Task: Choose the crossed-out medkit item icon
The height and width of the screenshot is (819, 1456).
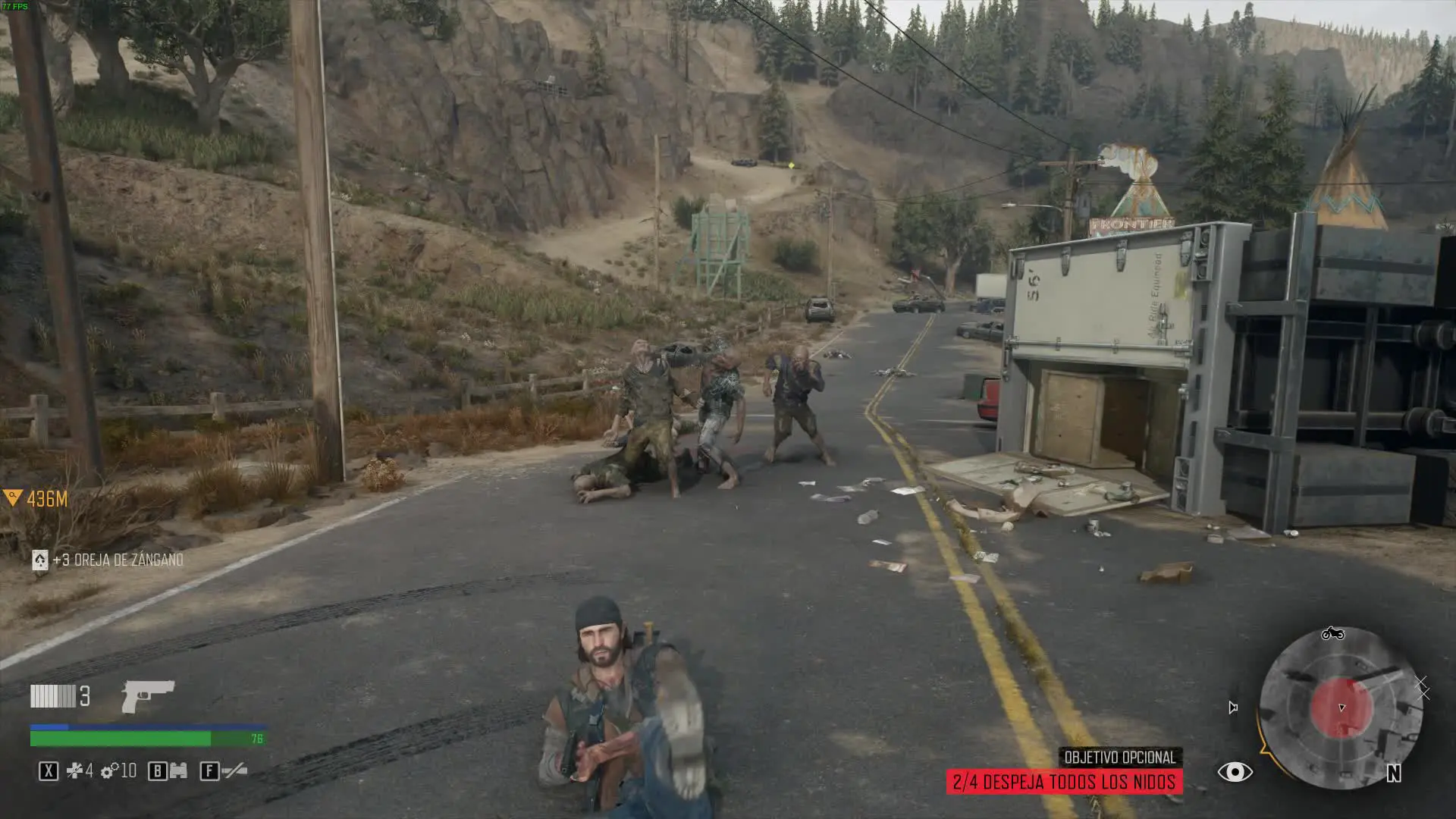Action: click(x=76, y=771)
